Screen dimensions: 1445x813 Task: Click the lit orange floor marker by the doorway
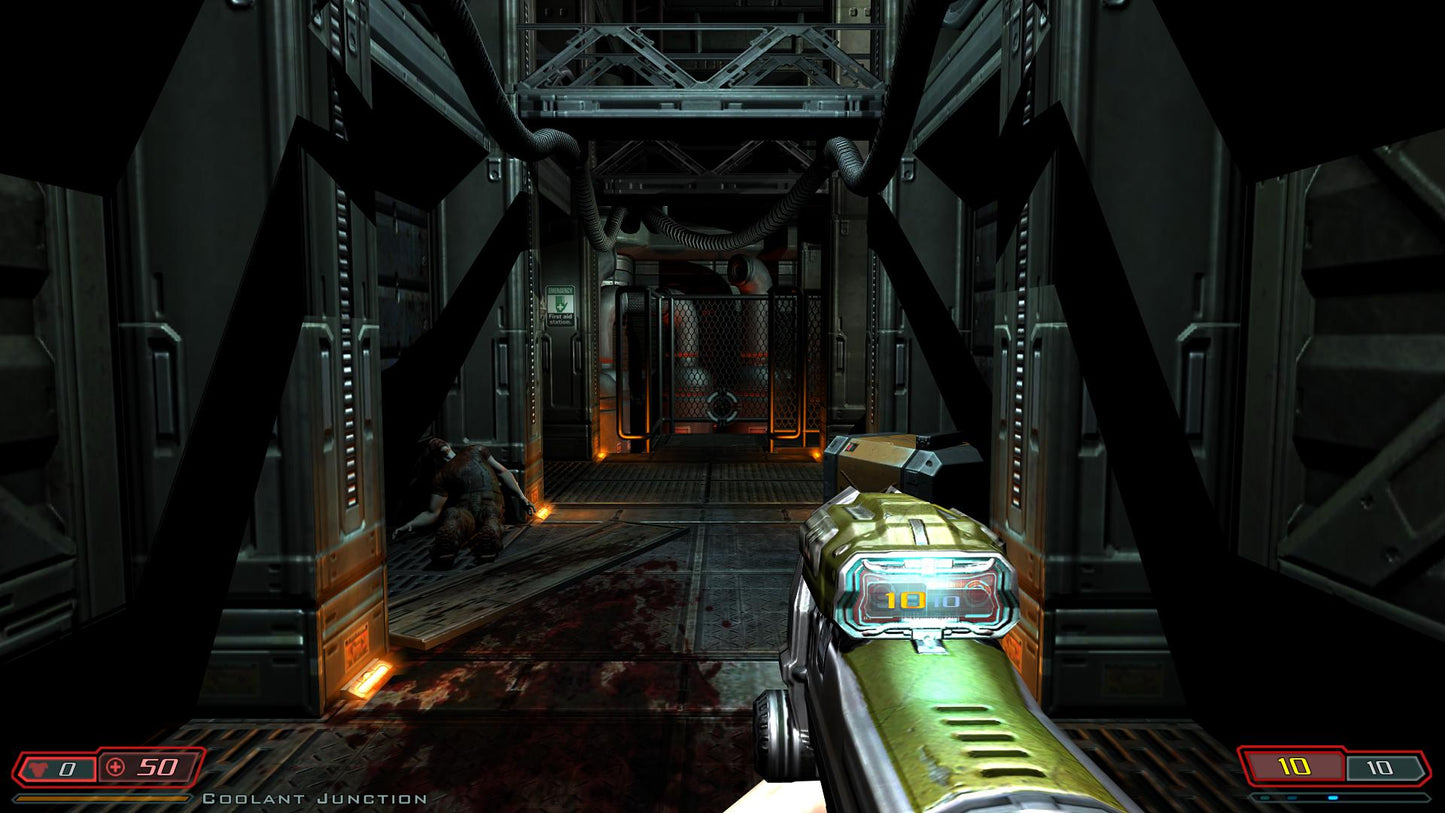click(x=543, y=512)
